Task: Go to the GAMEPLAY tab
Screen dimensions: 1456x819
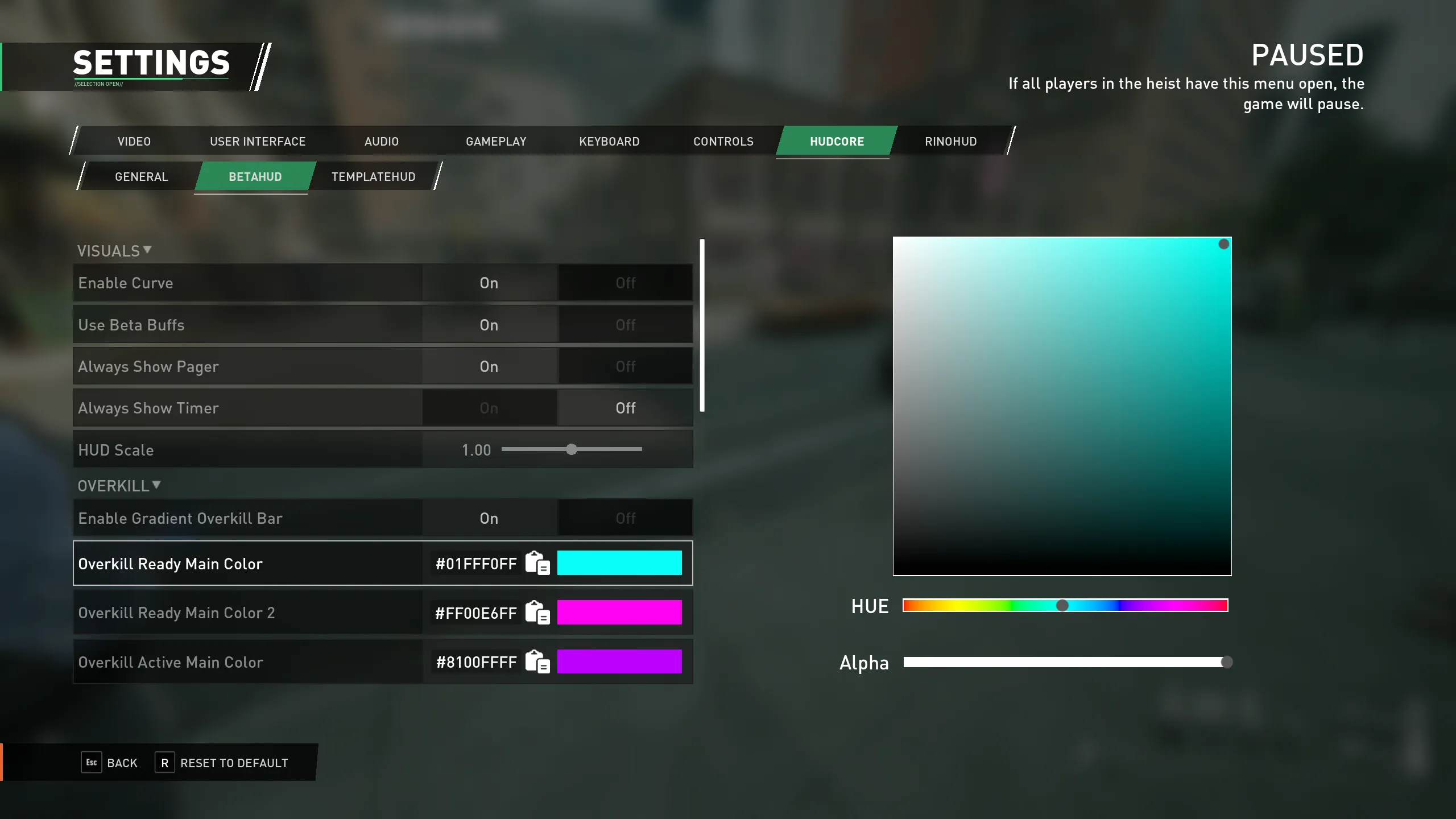Action: pos(496,142)
